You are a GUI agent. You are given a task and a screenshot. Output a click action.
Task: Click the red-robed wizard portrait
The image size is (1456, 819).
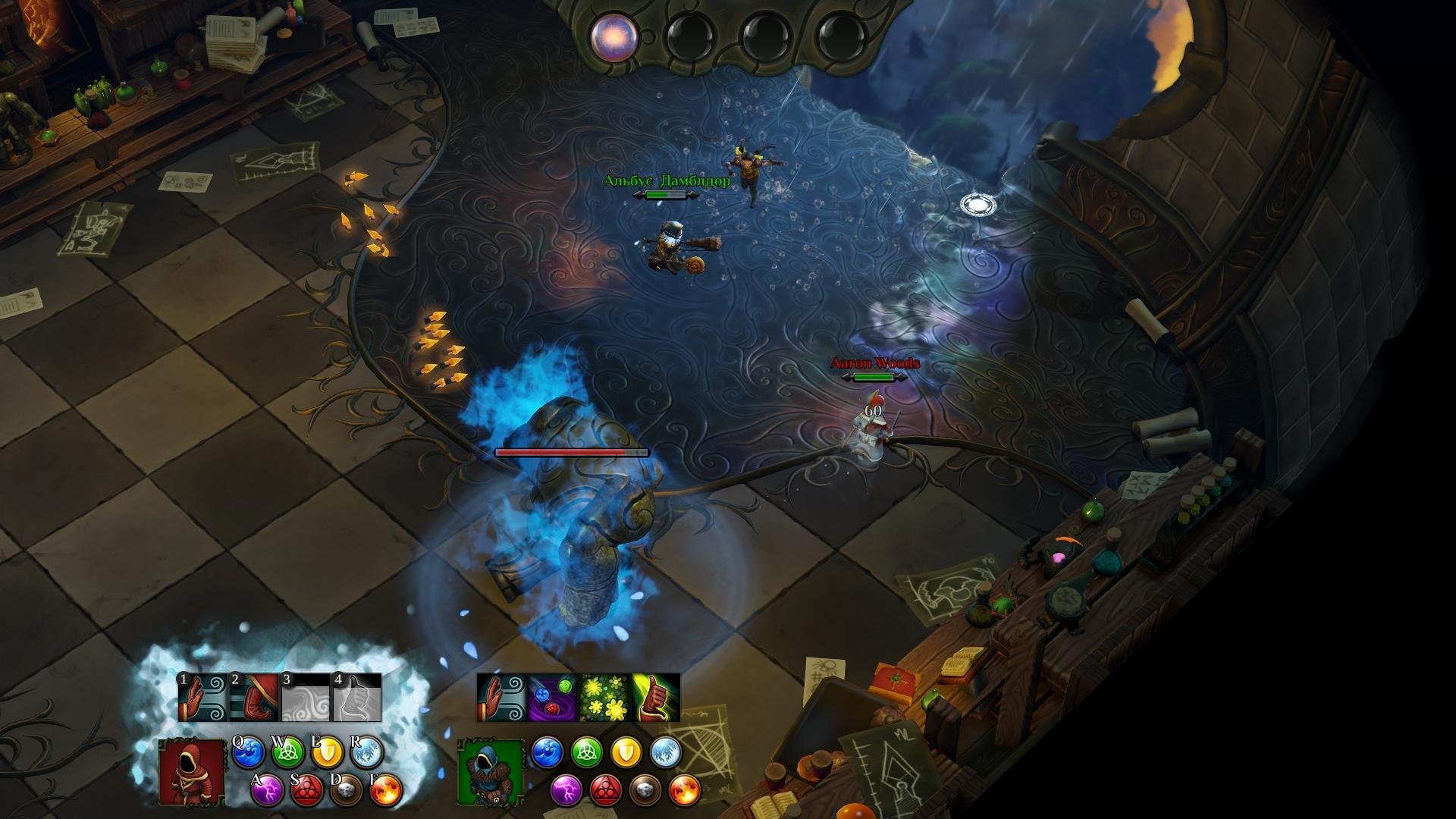(192, 771)
